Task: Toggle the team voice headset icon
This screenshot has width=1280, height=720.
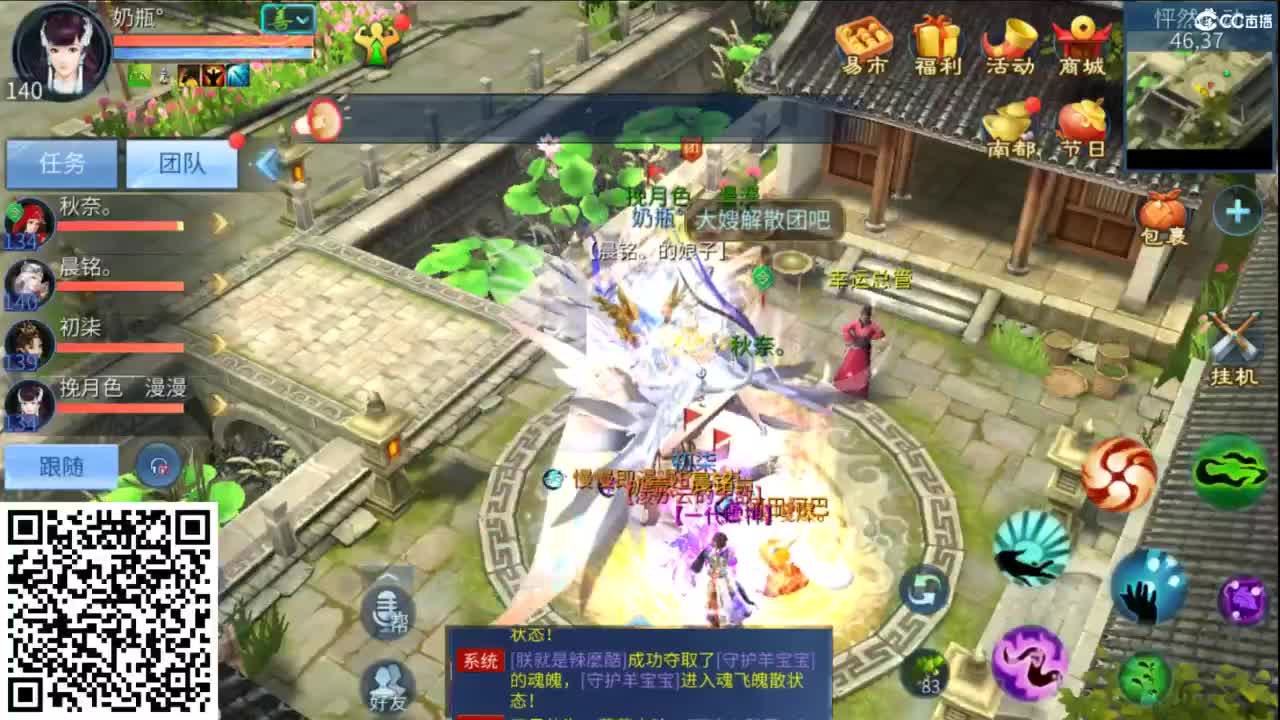Action: tap(160, 466)
